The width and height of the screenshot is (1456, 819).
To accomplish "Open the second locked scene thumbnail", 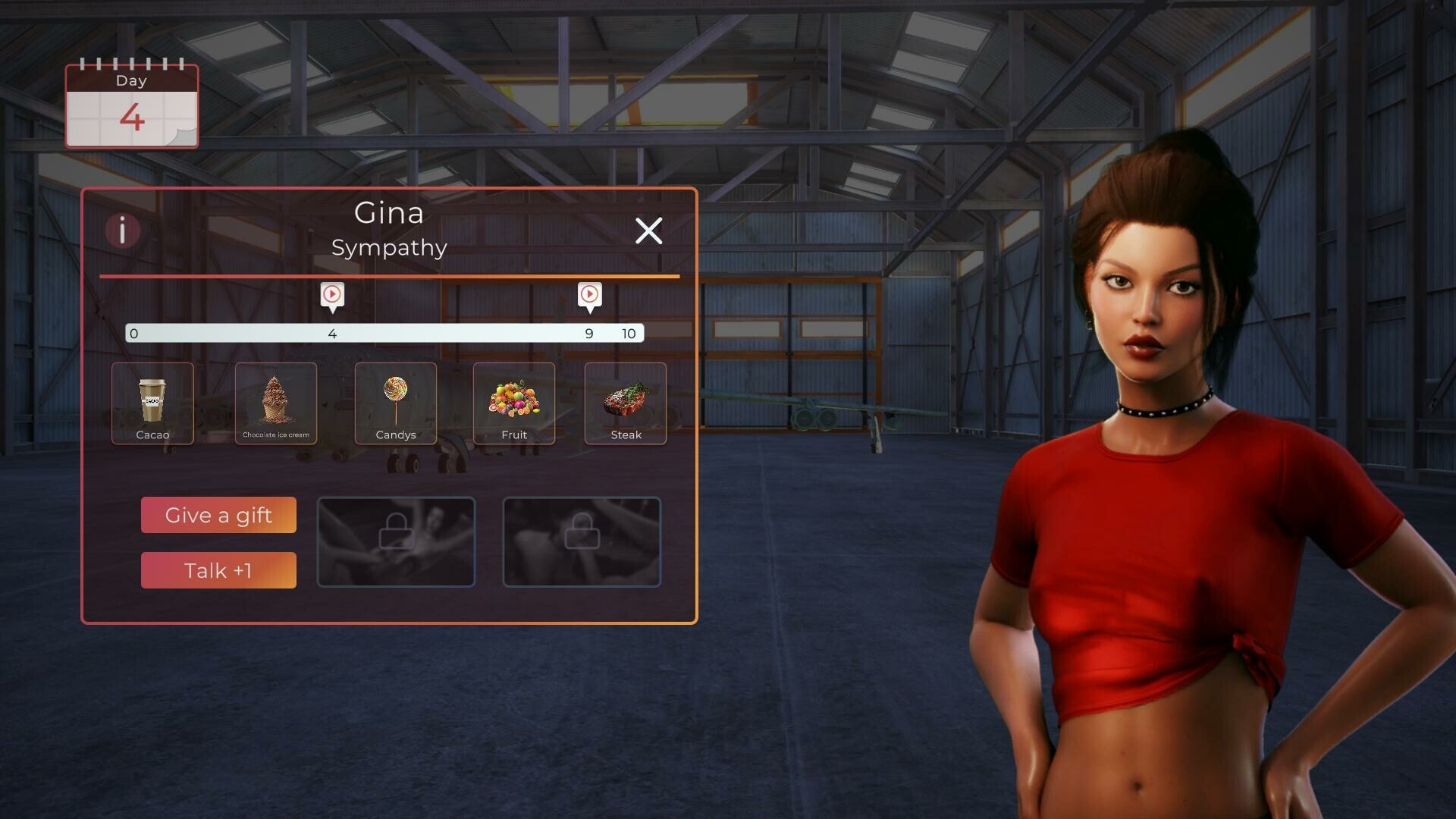I will pos(582,541).
